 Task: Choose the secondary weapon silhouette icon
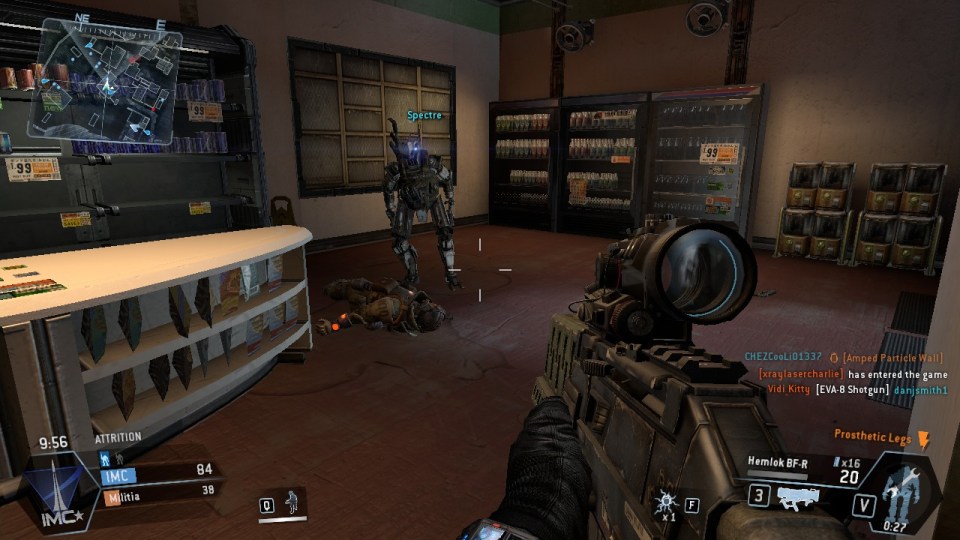[x=797, y=497]
